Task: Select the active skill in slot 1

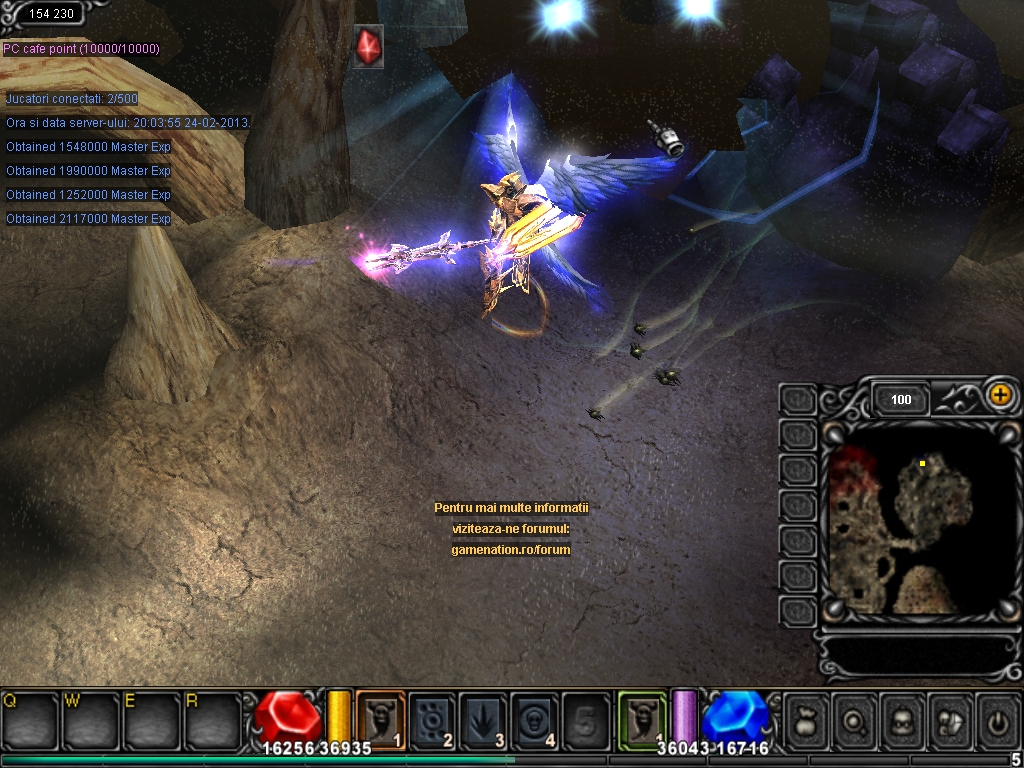Action: 380,719
